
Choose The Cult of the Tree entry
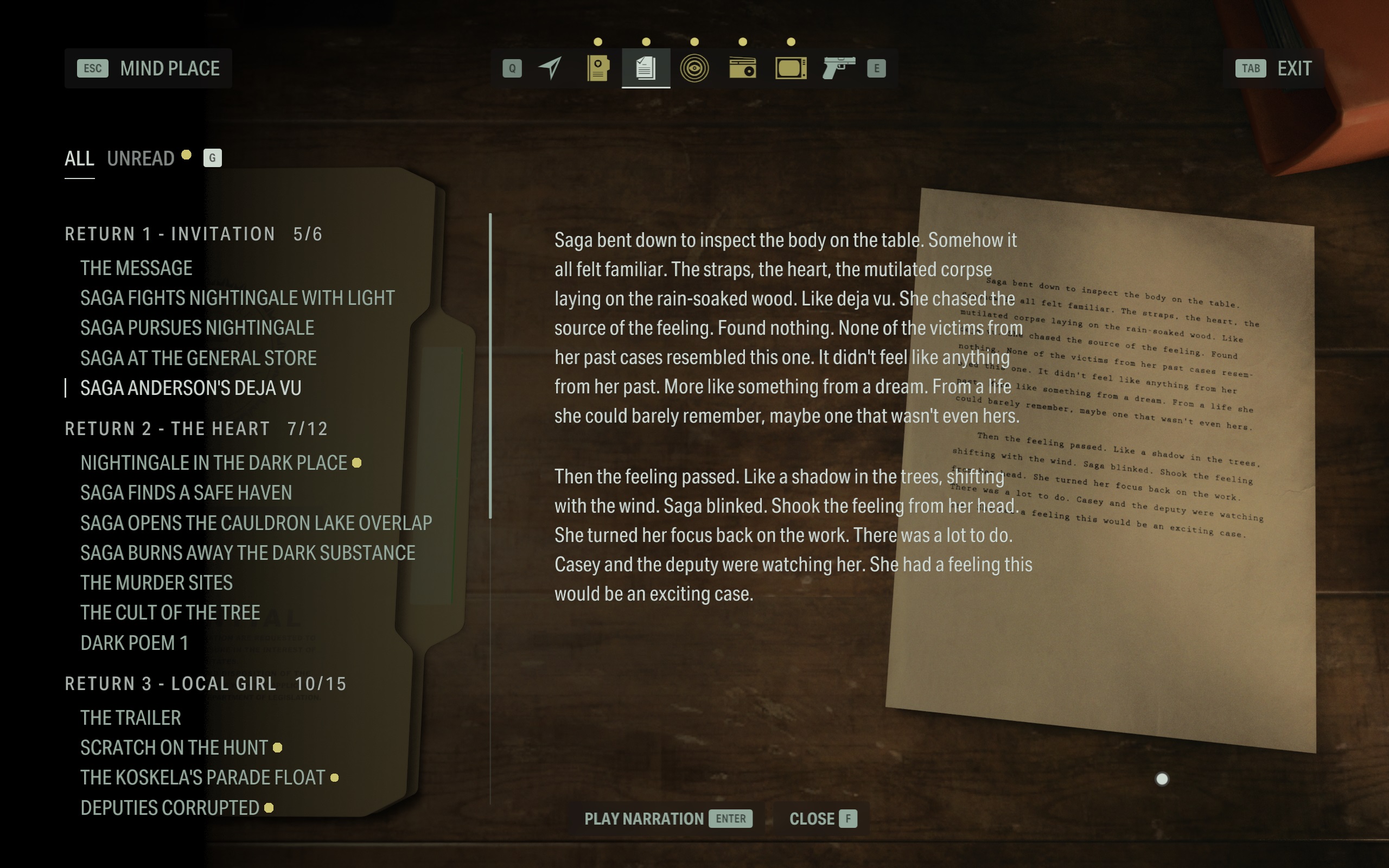170,612
